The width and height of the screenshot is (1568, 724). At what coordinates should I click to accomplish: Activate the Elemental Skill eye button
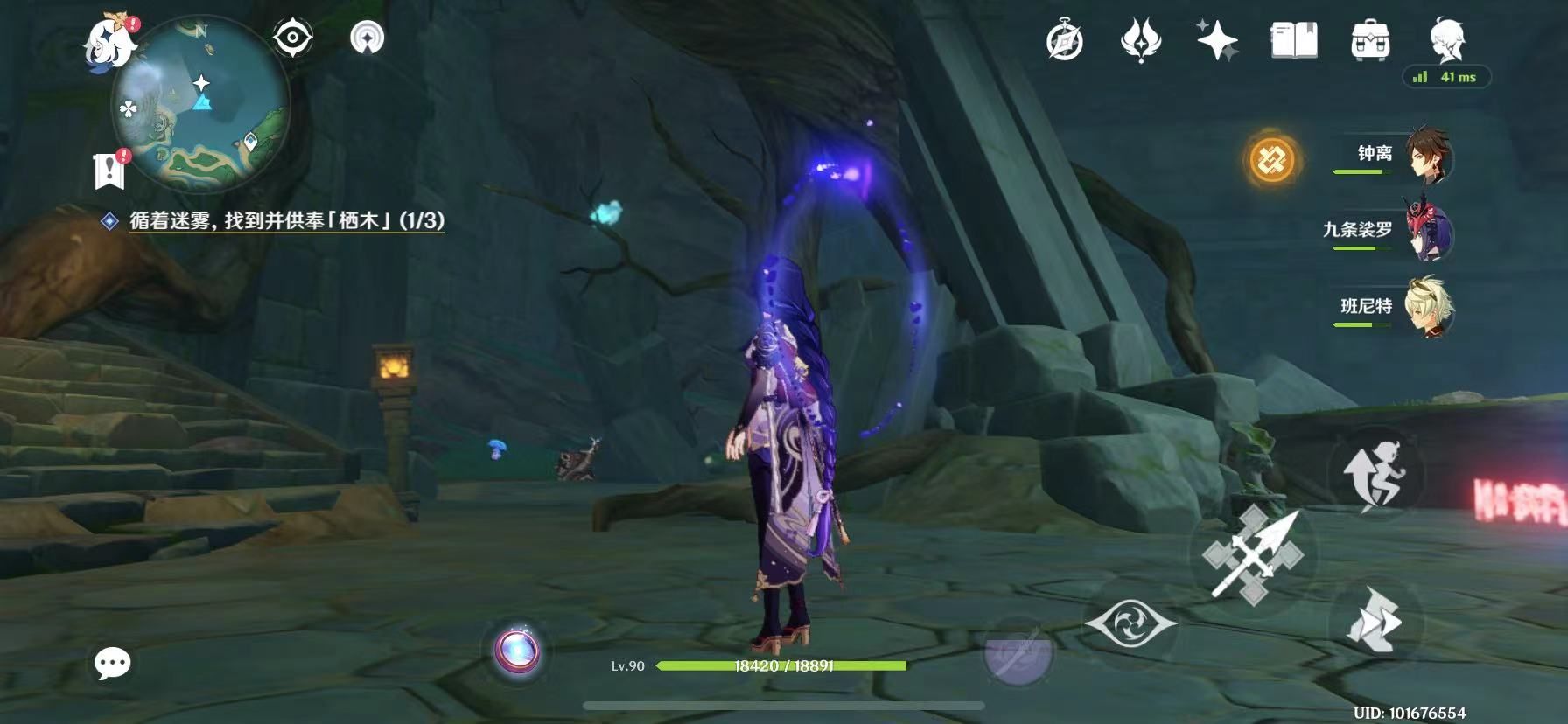[1130, 623]
